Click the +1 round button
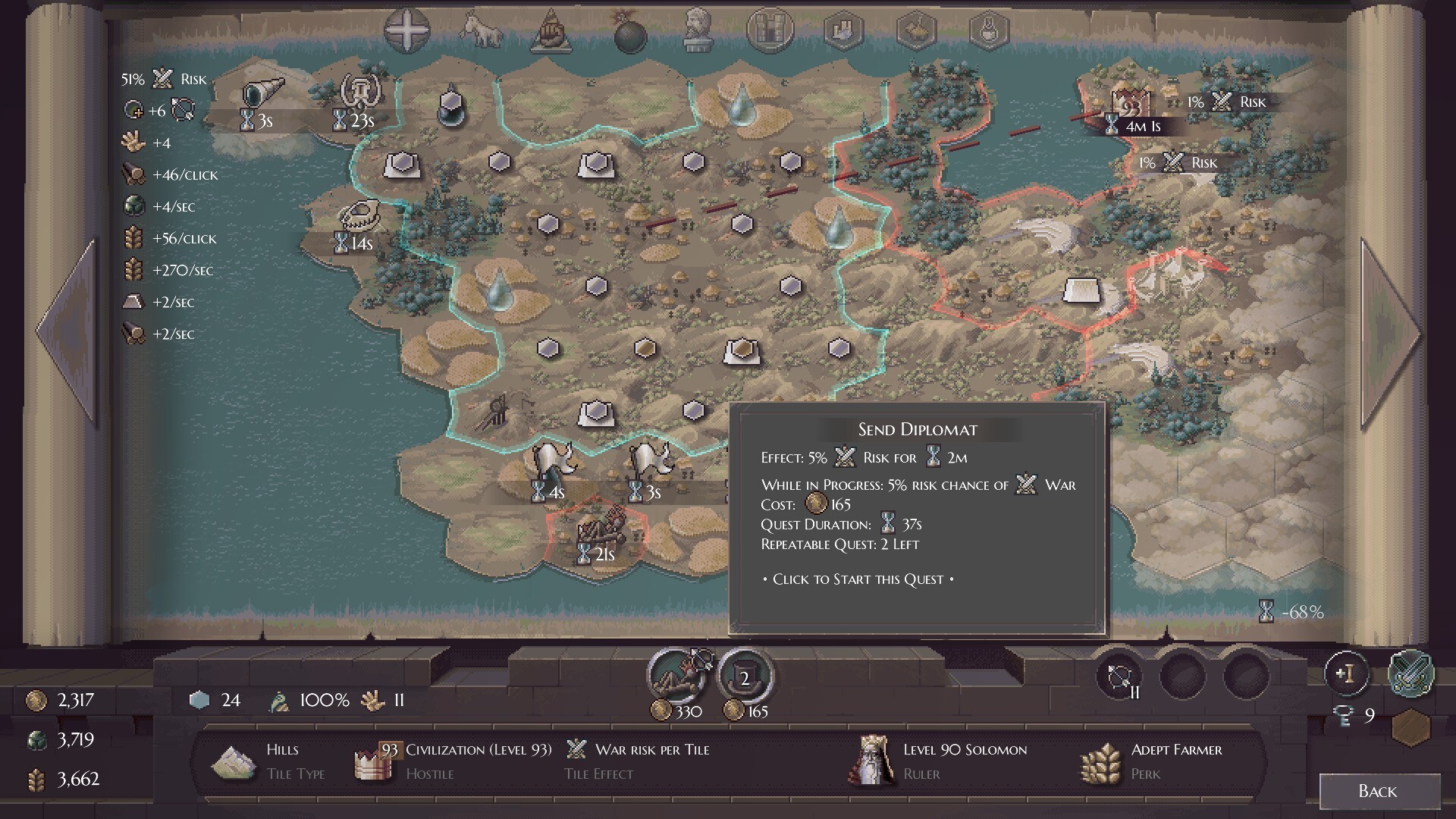This screenshot has height=819, width=1456. [1346, 673]
